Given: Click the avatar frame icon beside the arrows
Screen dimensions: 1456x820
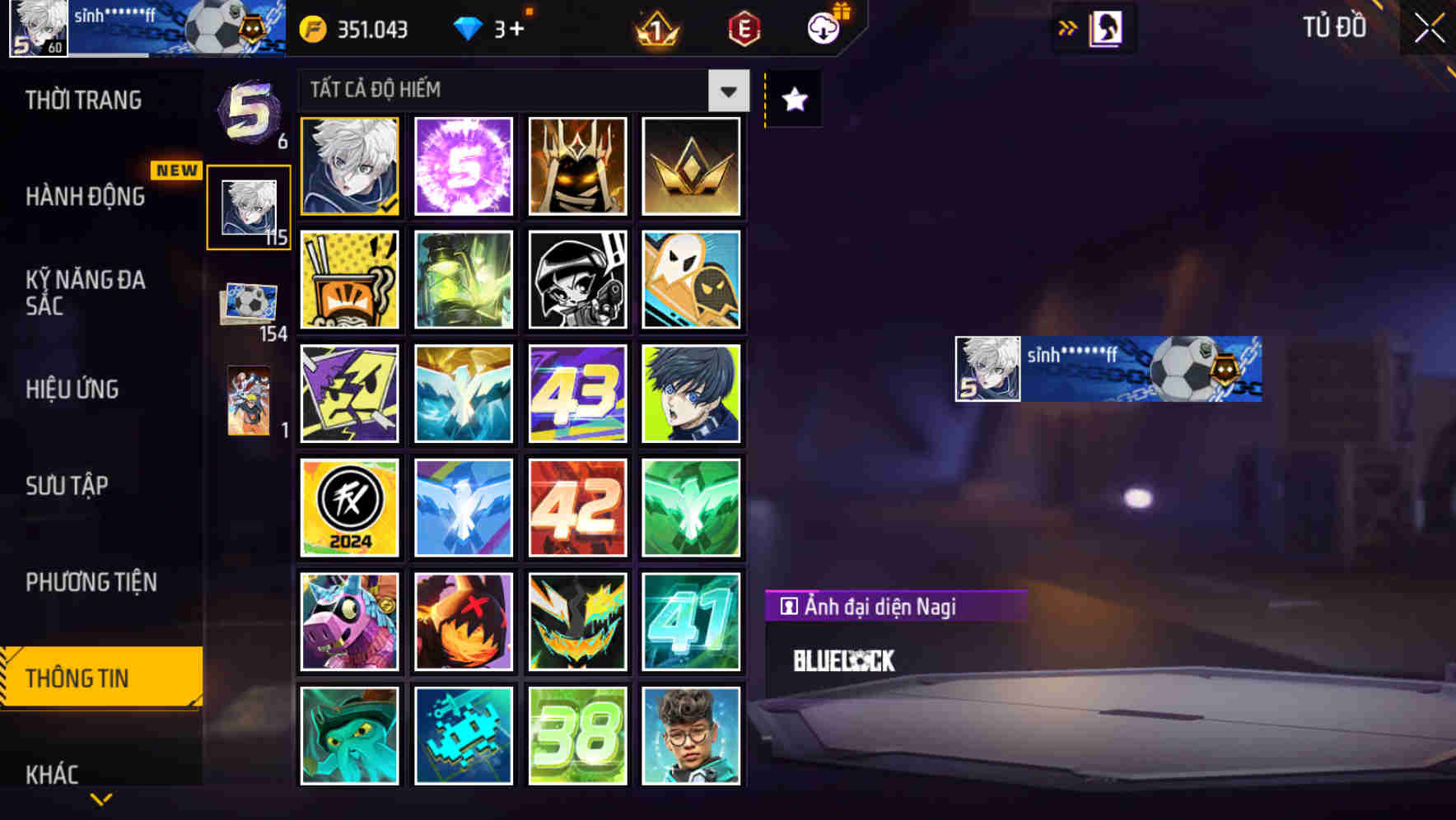Looking at the screenshot, I should 1108,27.
